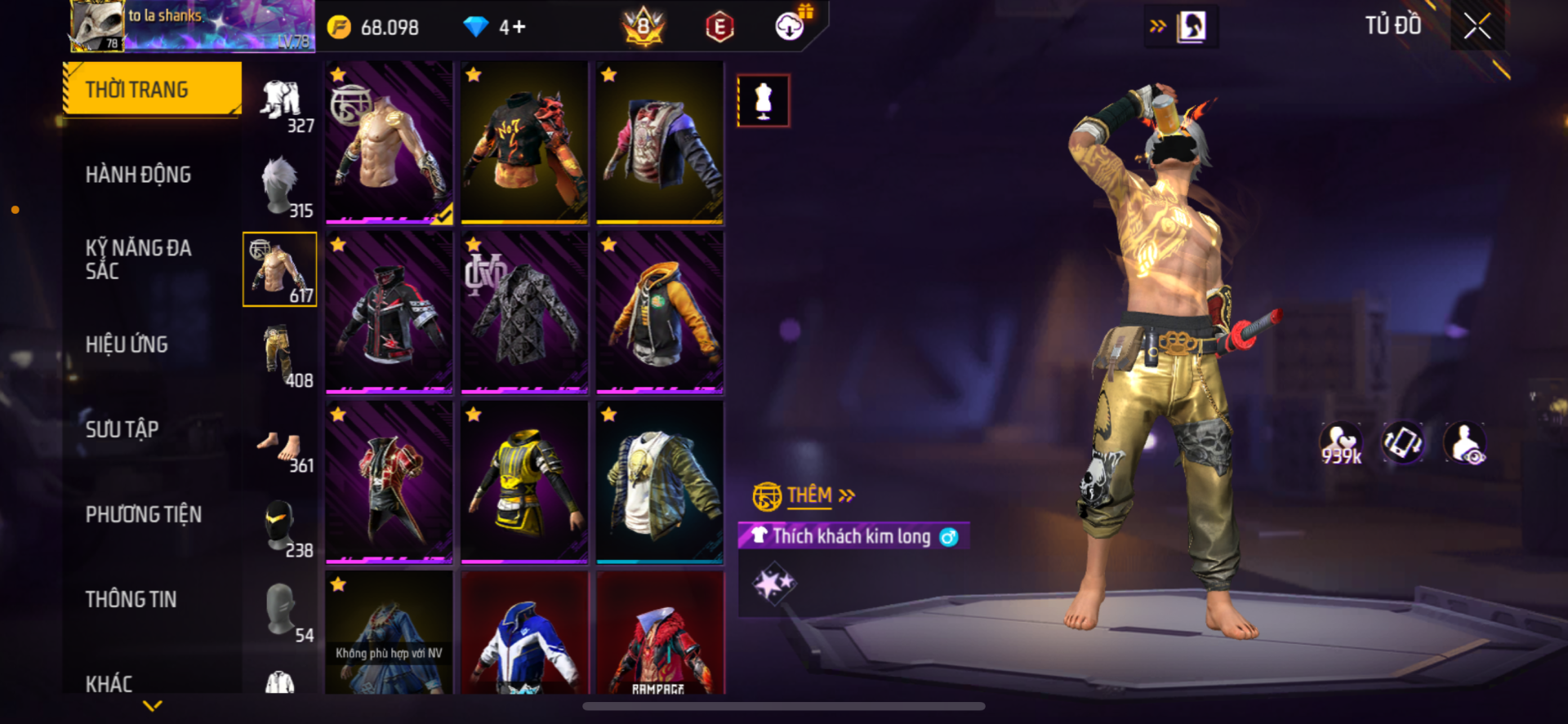The width and height of the screenshot is (1568, 724).
Task: Select the gold pants category with 408 items
Action: click(x=280, y=358)
